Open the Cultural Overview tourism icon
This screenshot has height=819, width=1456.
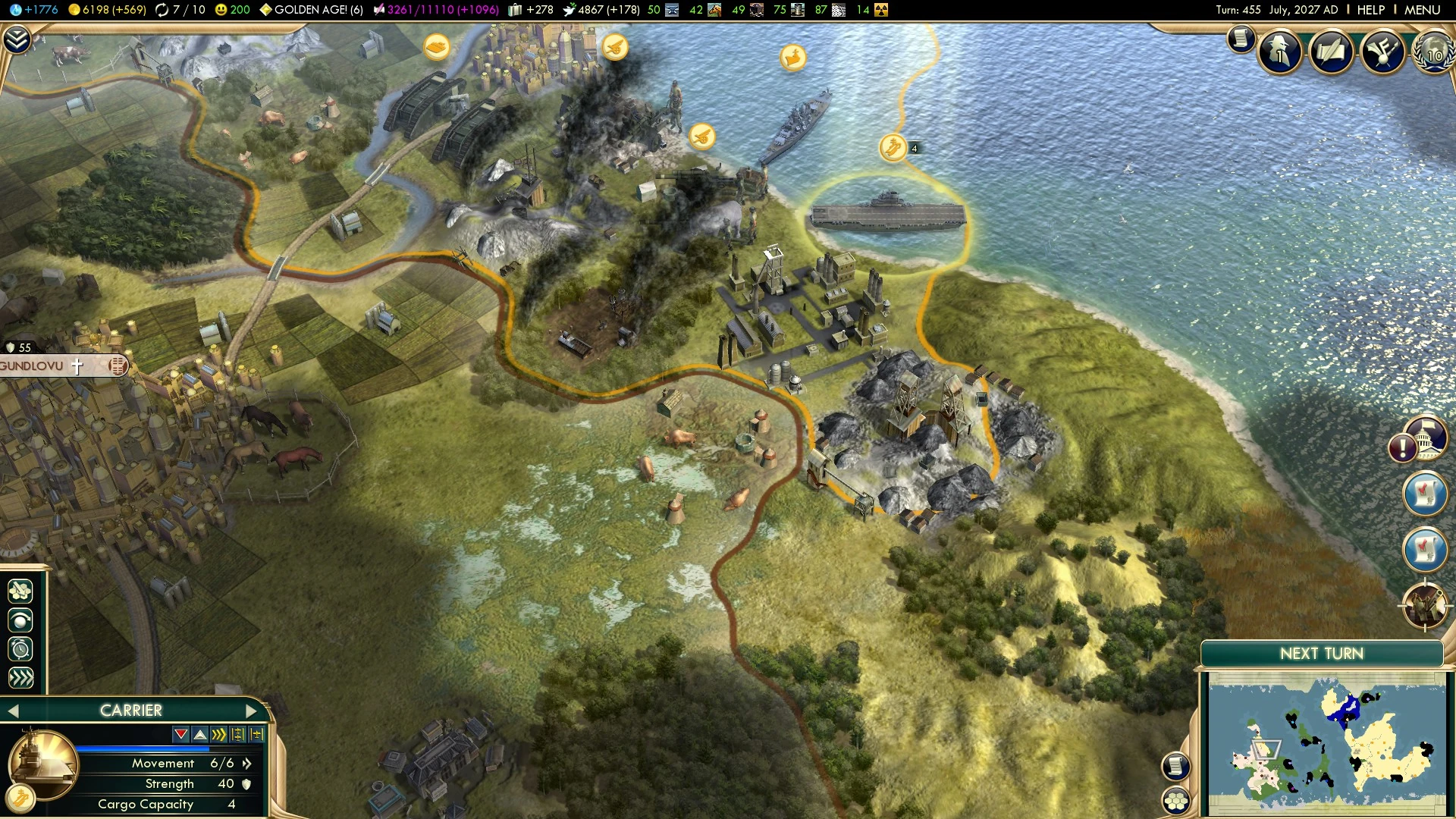tap(1385, 52)
